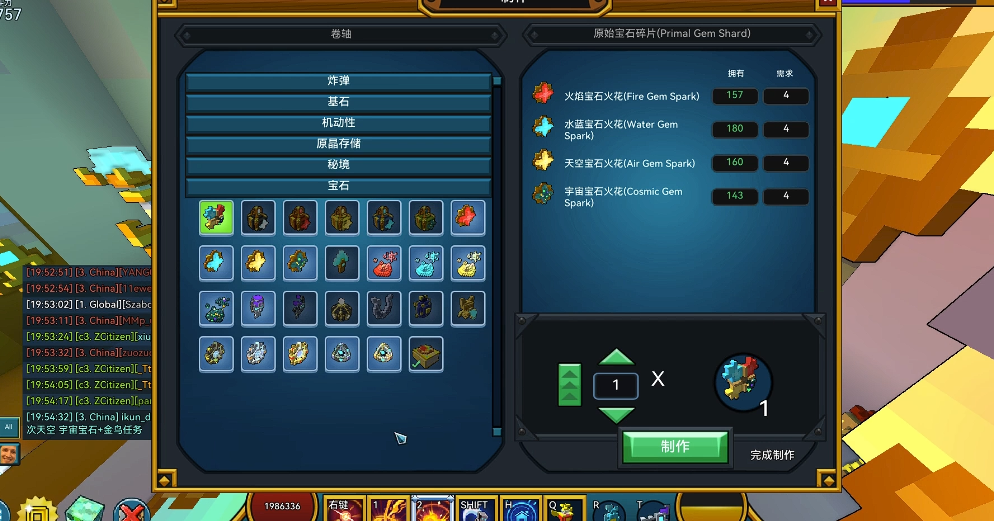Open the chat channel All tab

click(x=9, y=427)
